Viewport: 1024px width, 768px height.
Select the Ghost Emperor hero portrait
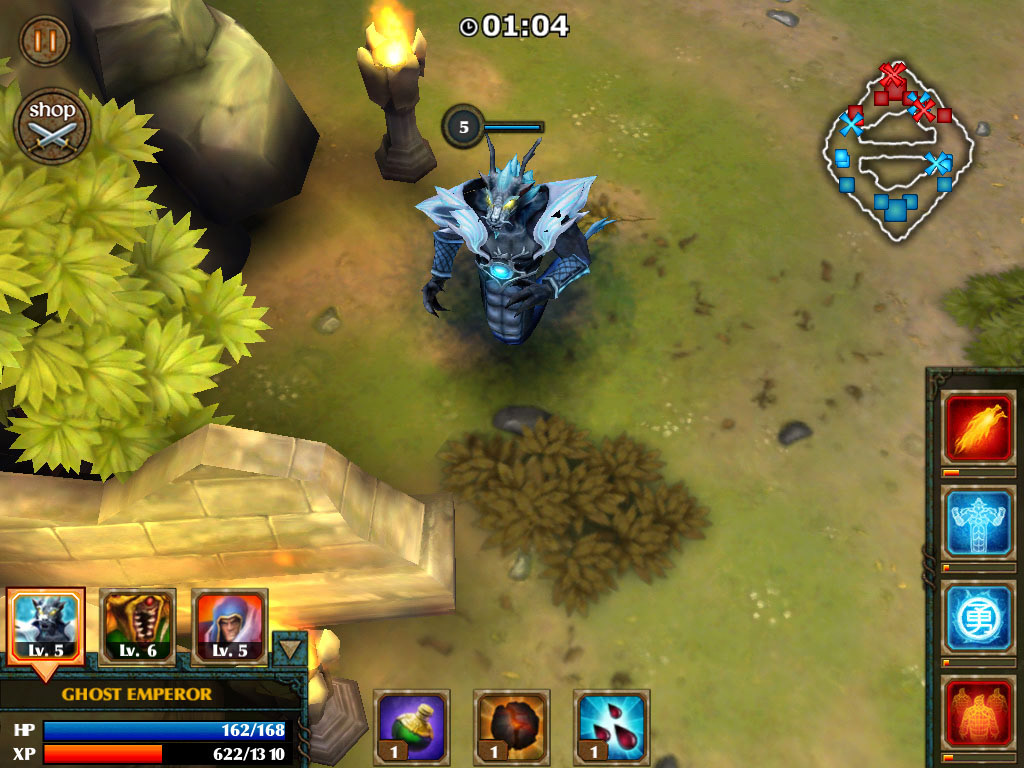pos(45,626)
